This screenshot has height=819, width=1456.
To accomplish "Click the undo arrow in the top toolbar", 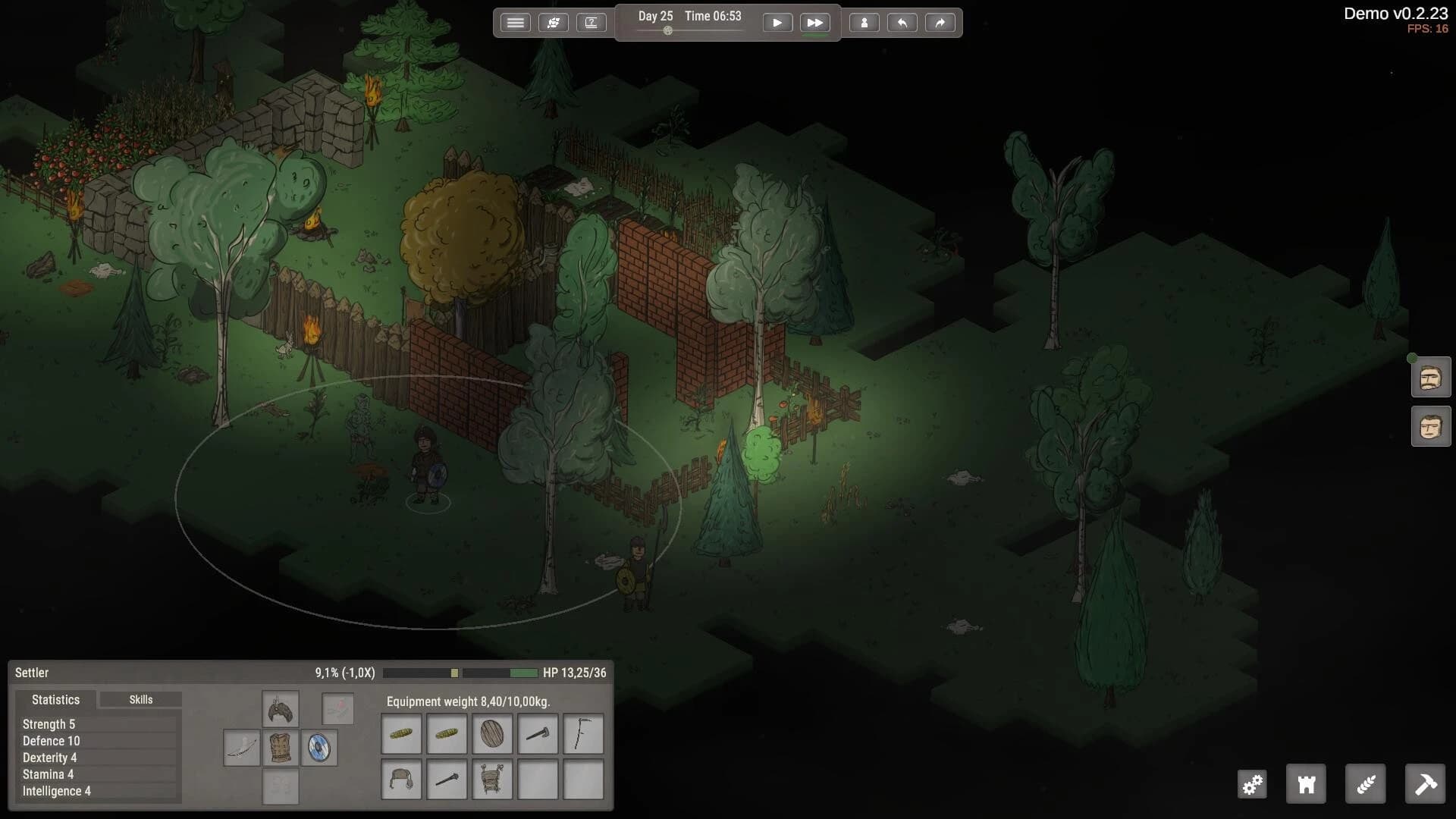I will point(902,22).
